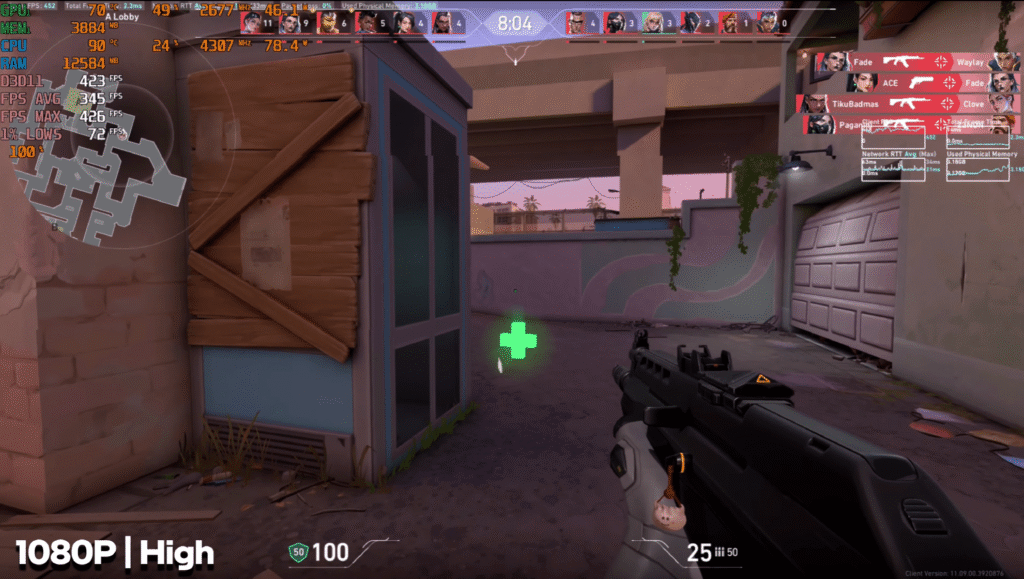
Task: Select the Fade killed Waylay feed entry
Action: point(915,62)
